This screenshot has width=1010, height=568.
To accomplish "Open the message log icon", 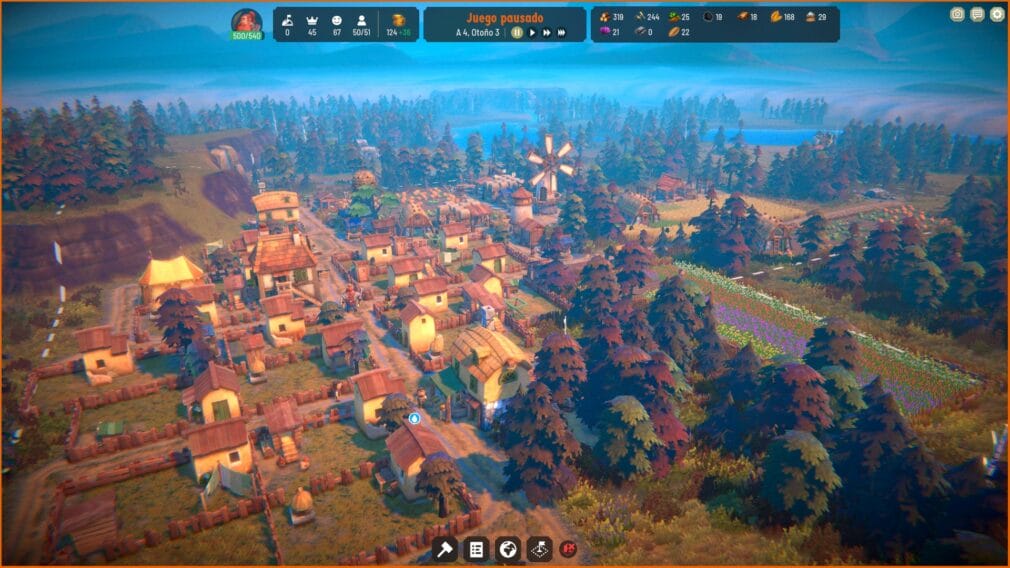I will 977,14.
